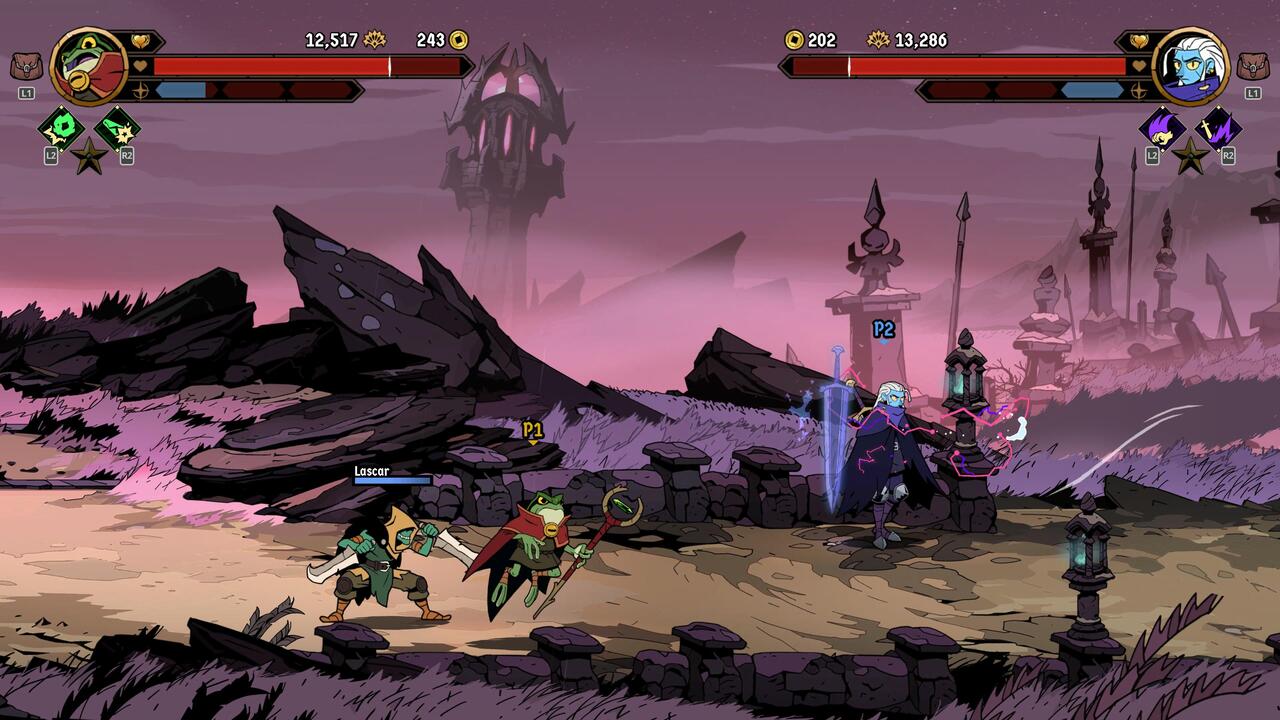Click player one's dark star emblem
This screenshot has width=1280, height=720.
click(89, 156)
